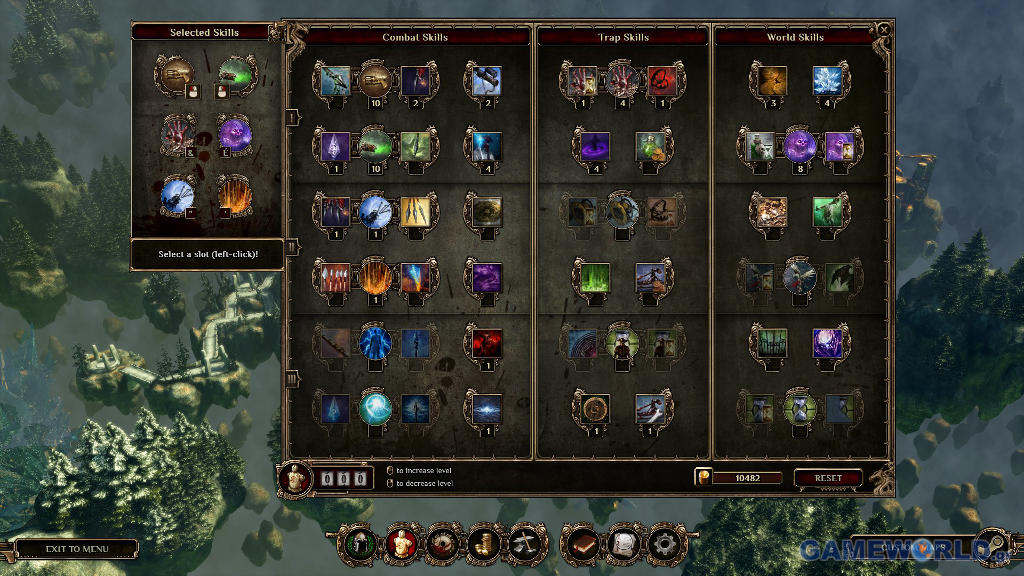The image size is (1024, 576).
Task: Exit to menu
Action: (76, 549)
